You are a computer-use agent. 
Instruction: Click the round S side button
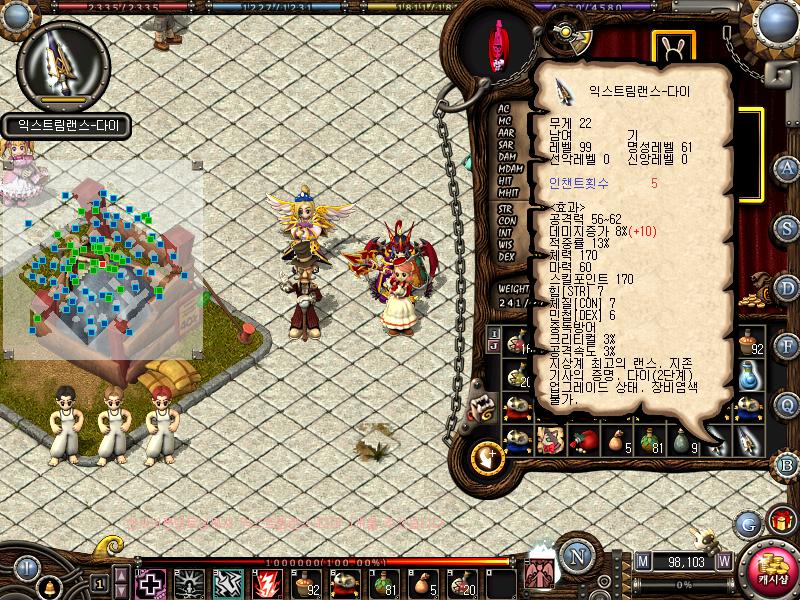786,228
